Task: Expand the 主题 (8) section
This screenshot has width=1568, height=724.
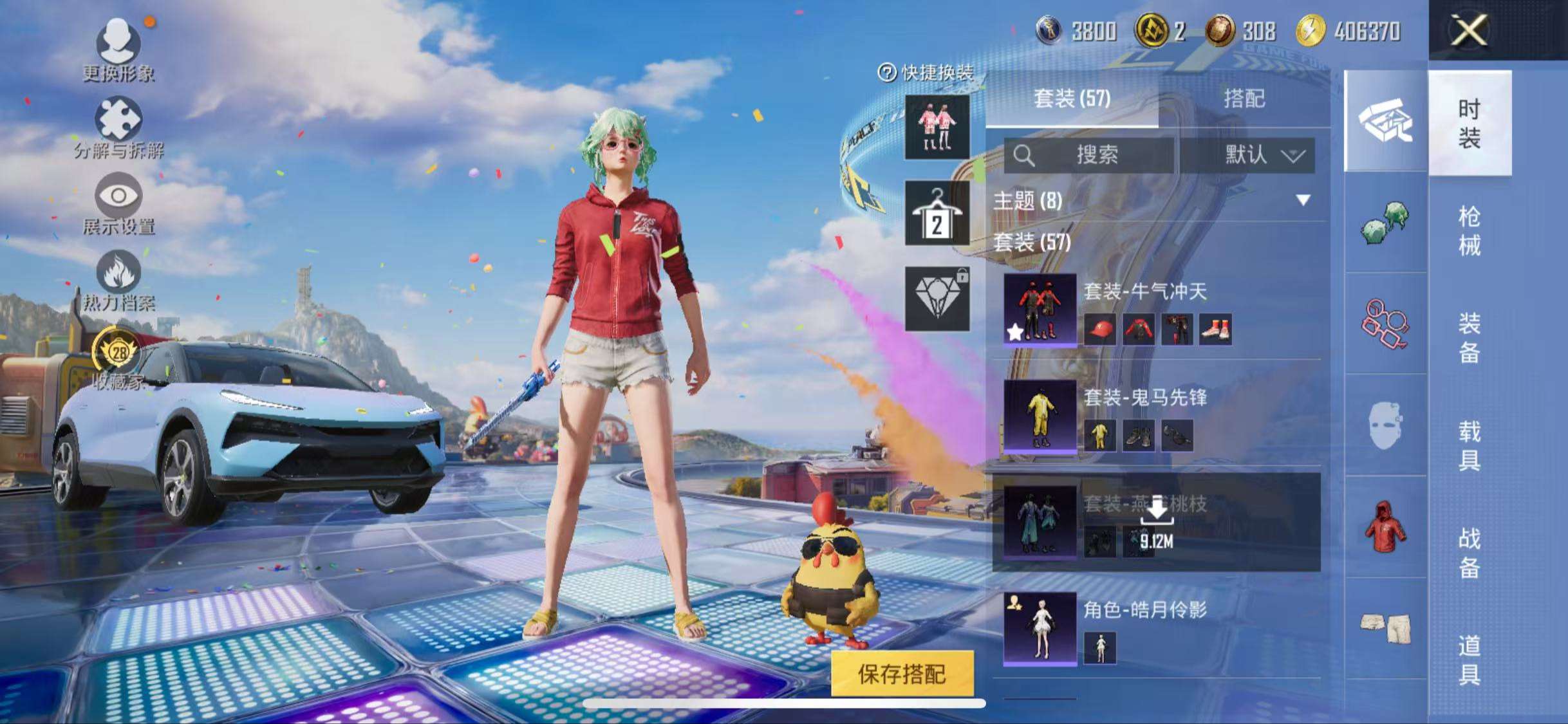Action: (x=1303, y=200)
